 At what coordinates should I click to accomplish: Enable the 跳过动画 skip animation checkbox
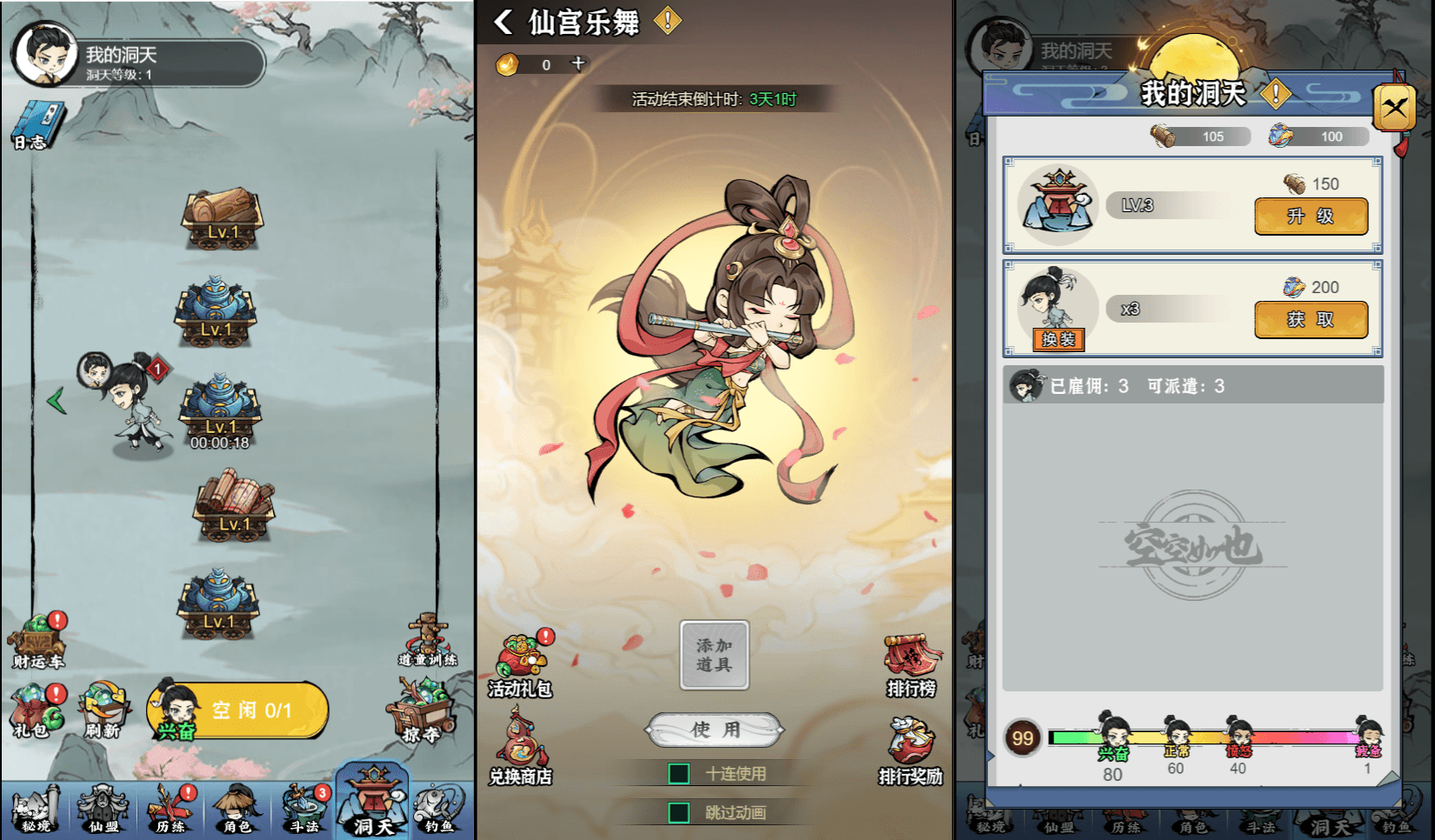tap(677, 812)
